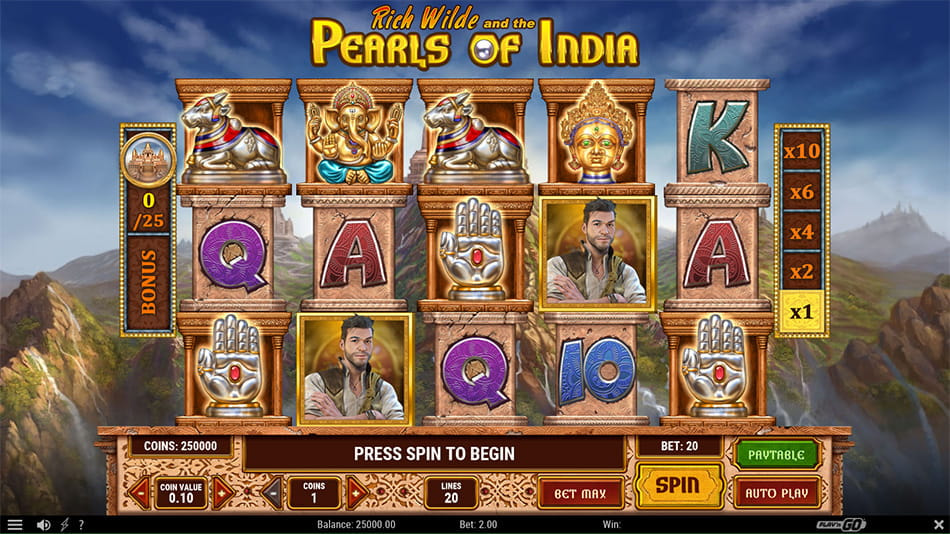Increase the coin value
The width and height of the screenshot is (950, 534).
[x=223, y=492]
